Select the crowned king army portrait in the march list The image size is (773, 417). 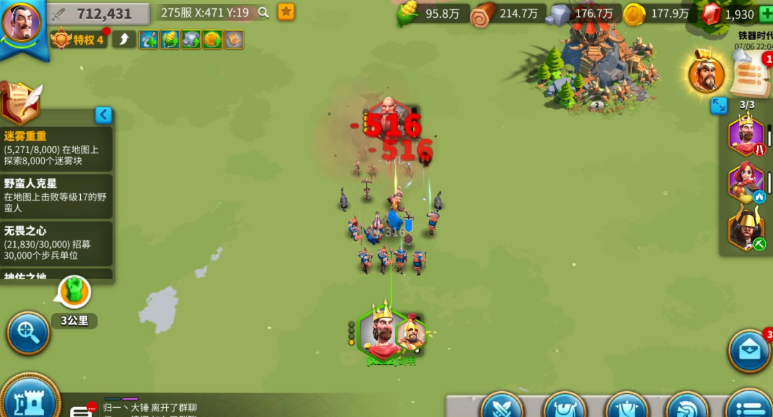coord(745,135)
